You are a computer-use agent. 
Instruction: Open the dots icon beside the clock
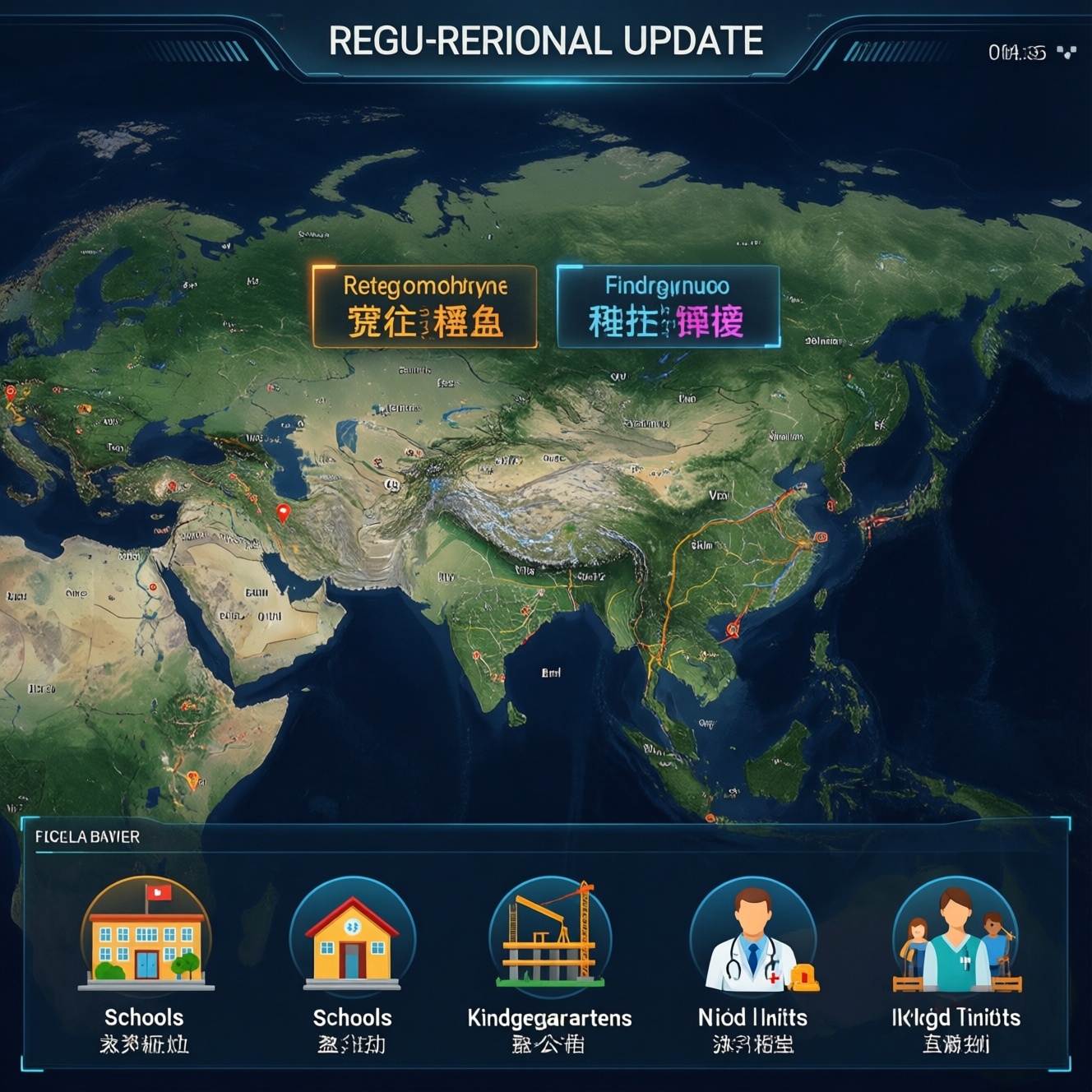click(1067, 53)
